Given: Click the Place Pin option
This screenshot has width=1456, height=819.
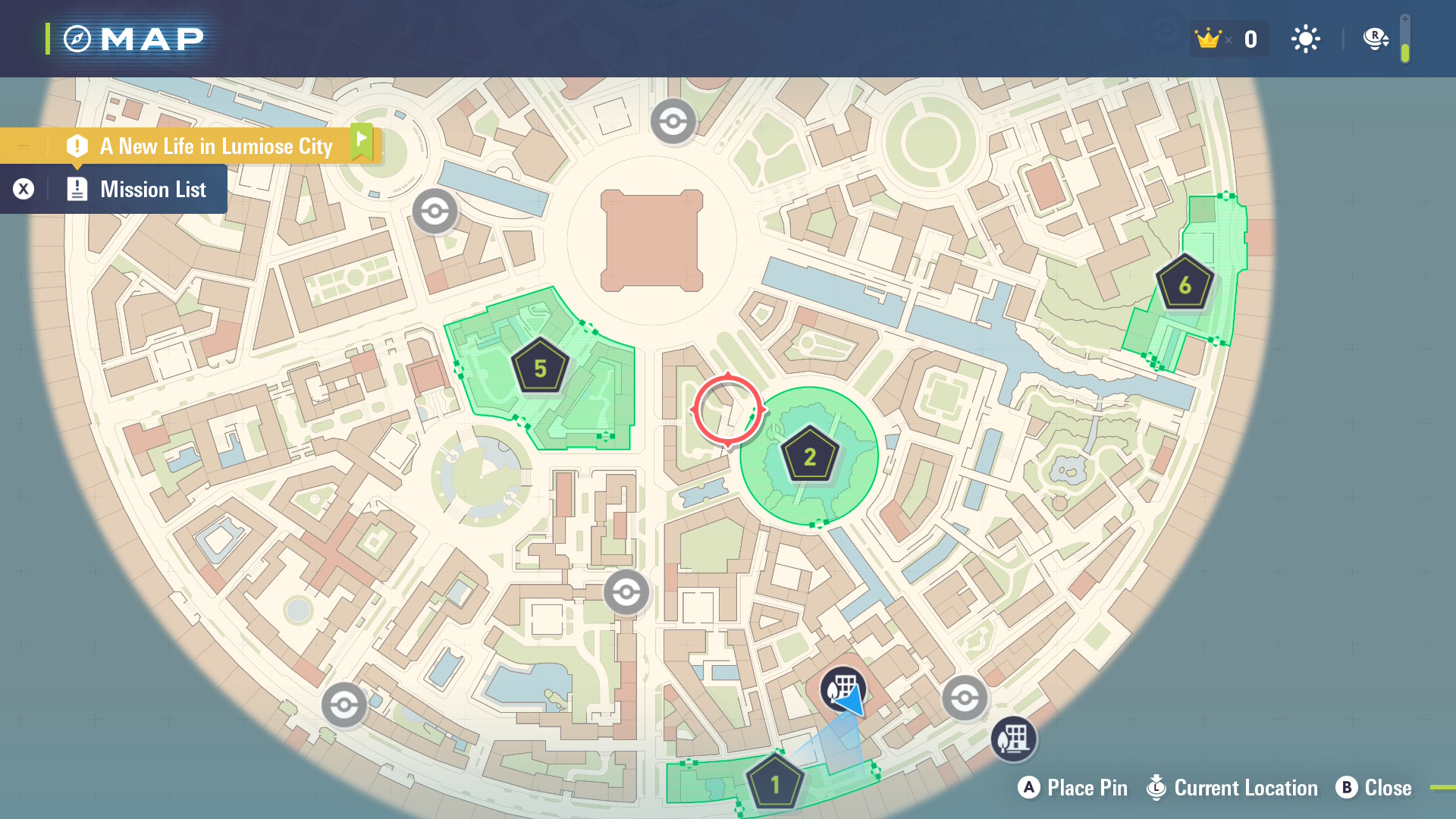Looking at the screenshot, I should (x=1072, y=788).
